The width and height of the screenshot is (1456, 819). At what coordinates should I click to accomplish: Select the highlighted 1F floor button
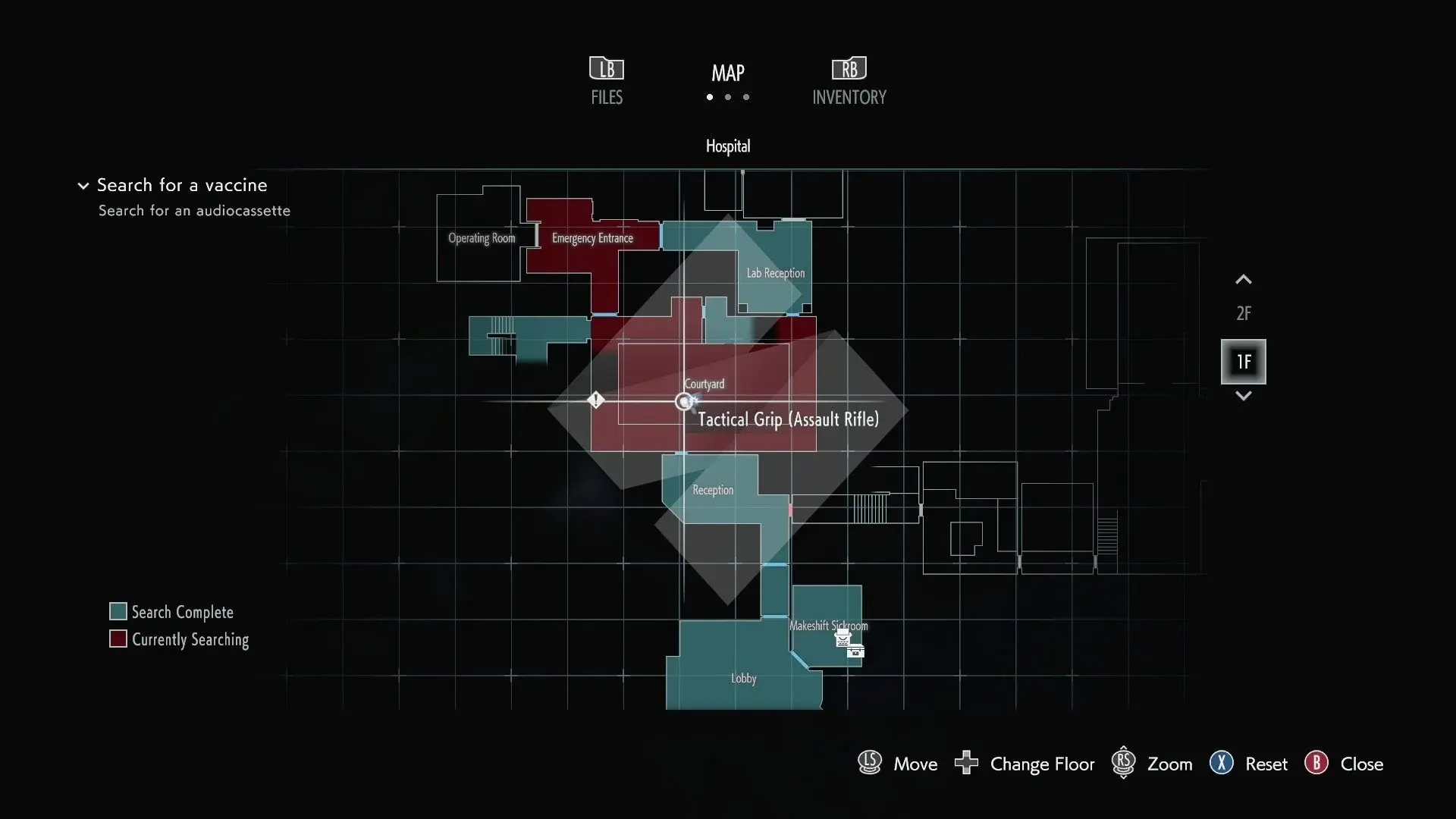point(1243,362)
